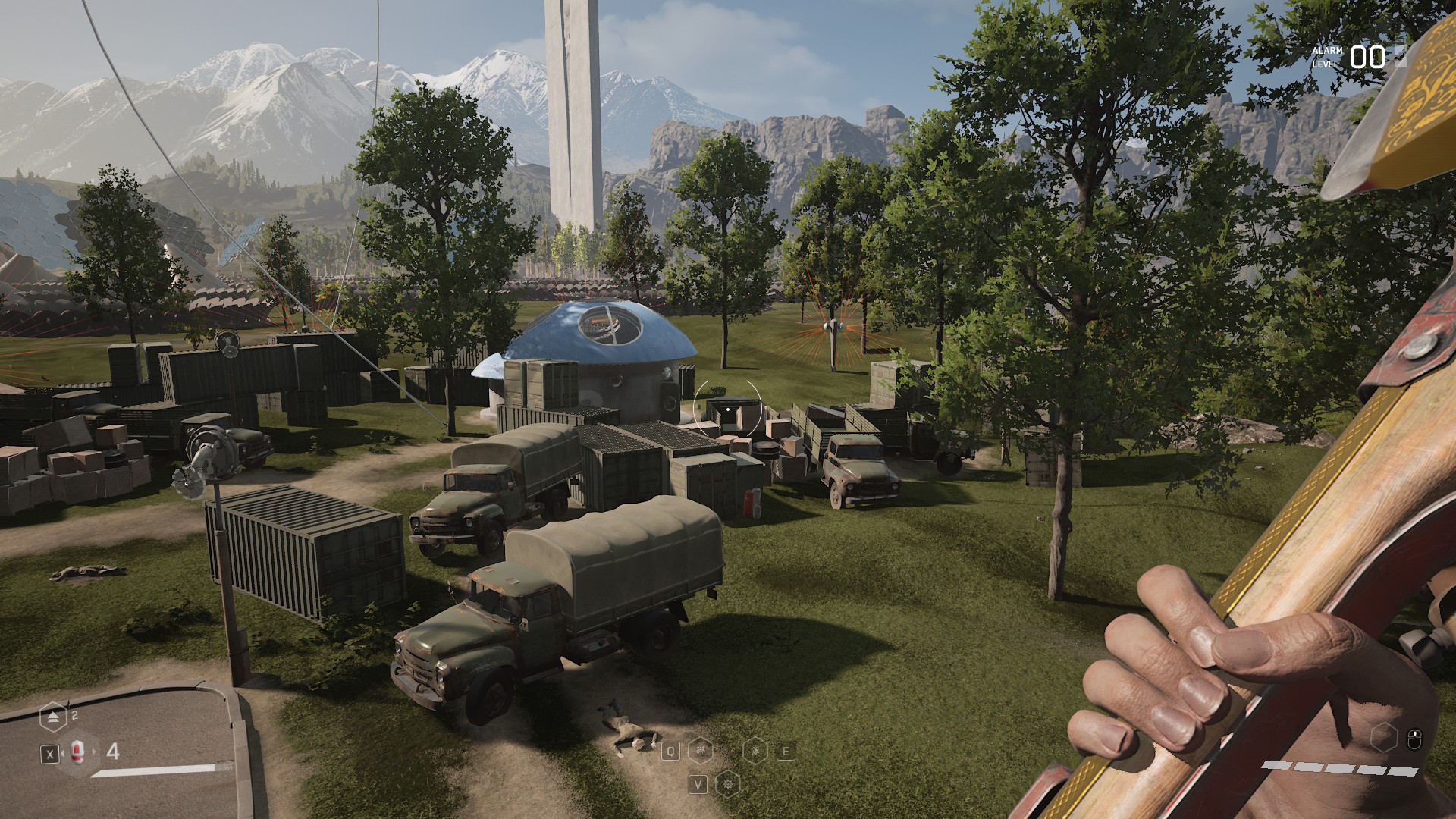1456x819 pixels.
Task: Activate the crab-like creature ability hexagon
Action: pos(701,752)
